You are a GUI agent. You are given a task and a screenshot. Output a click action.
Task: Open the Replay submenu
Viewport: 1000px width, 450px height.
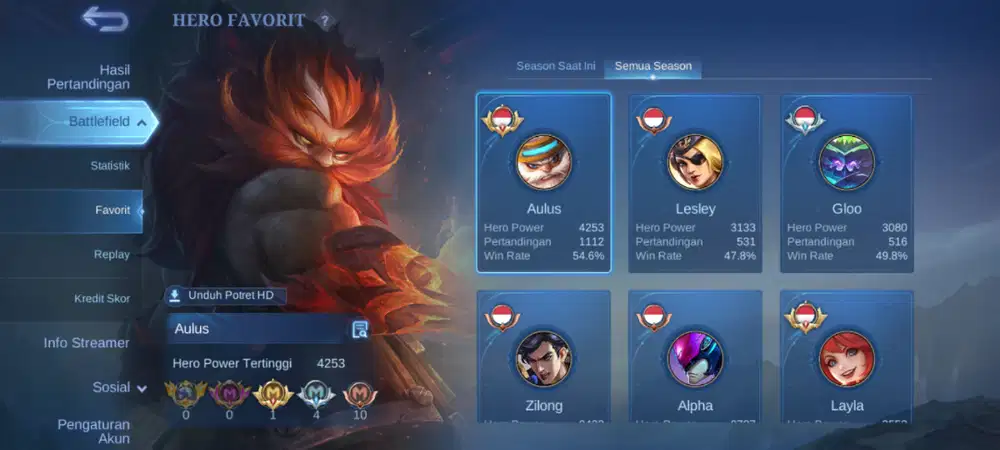111,254
